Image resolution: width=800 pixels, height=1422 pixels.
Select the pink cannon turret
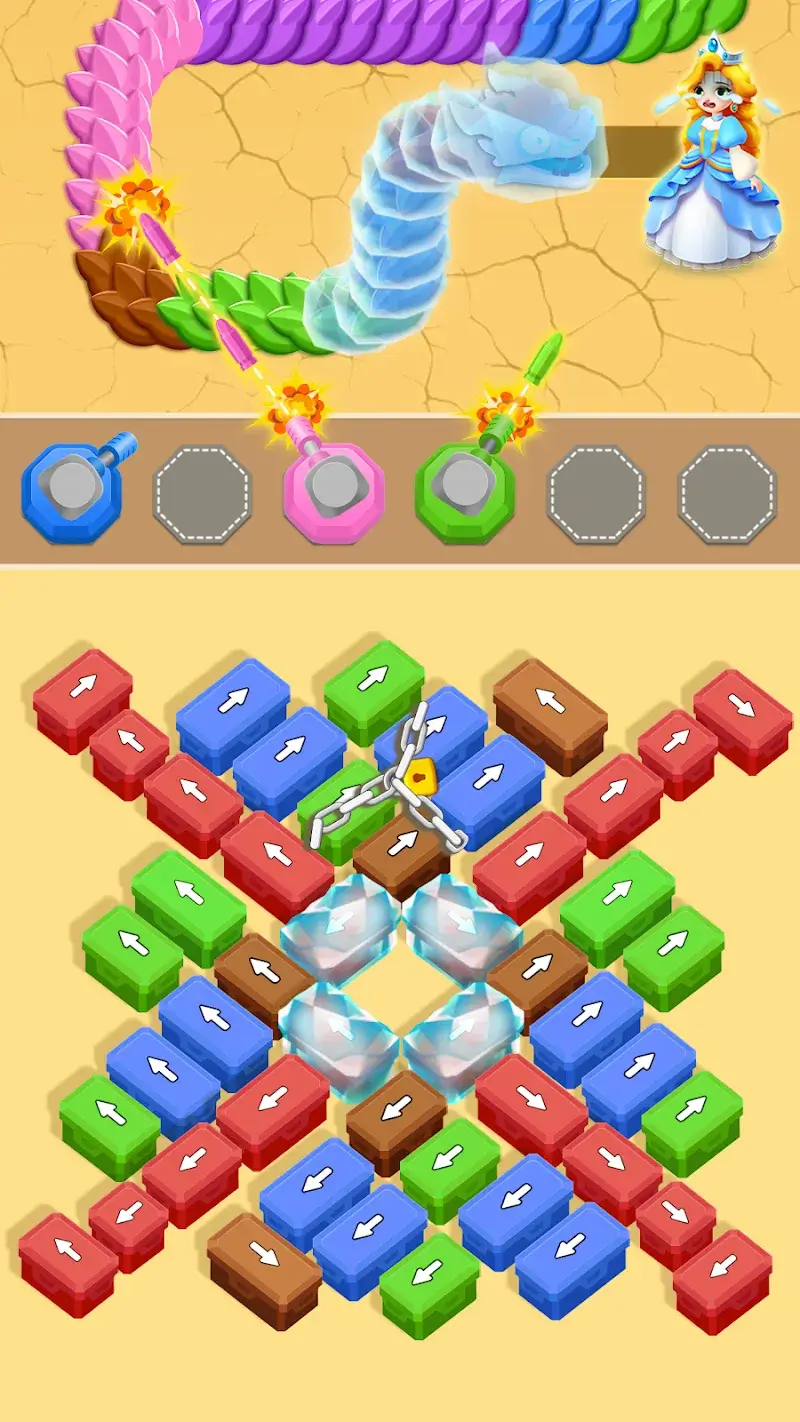333,492
